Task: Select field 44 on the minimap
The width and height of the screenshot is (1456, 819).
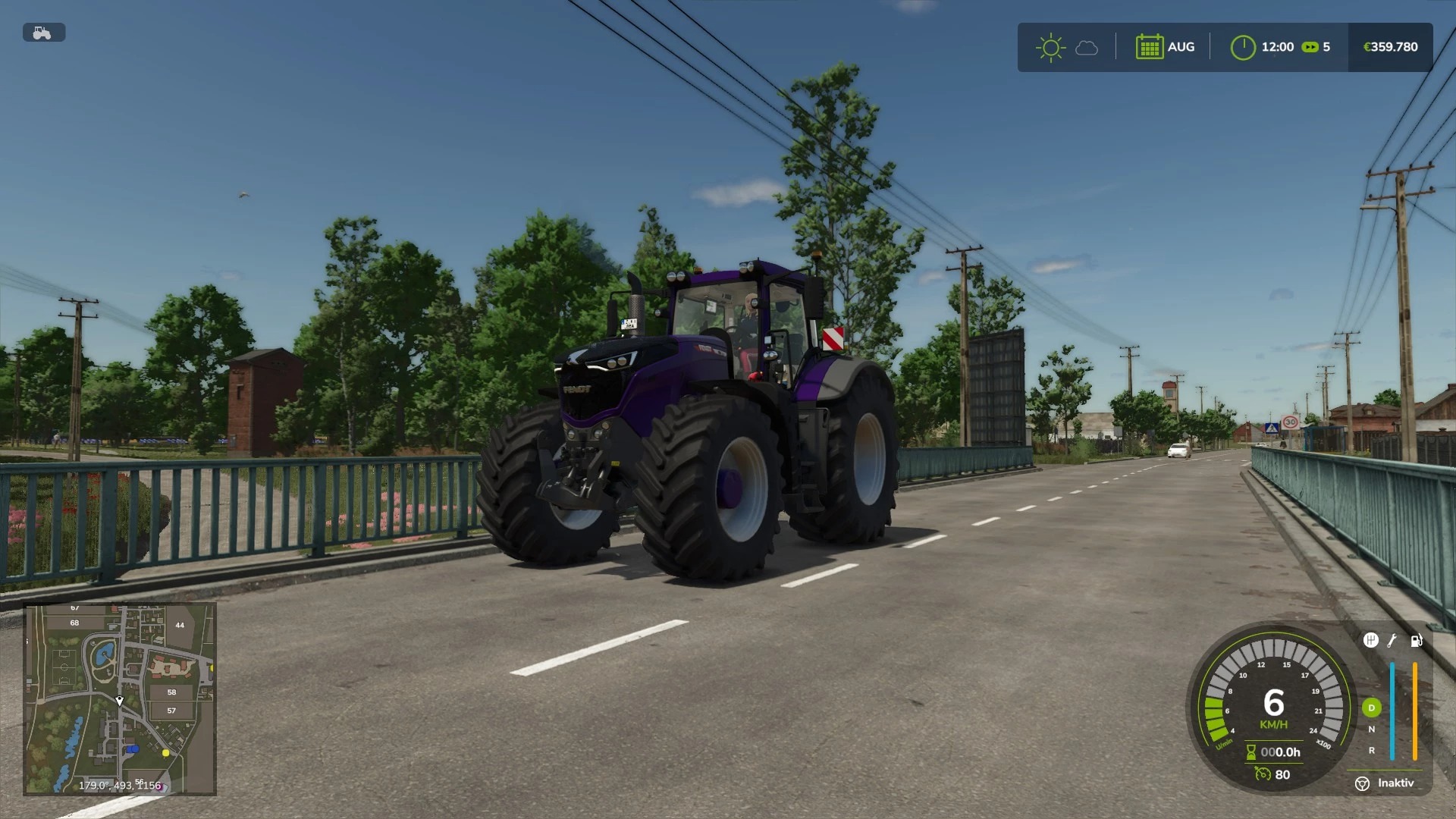Action: [x=180, y=625]
